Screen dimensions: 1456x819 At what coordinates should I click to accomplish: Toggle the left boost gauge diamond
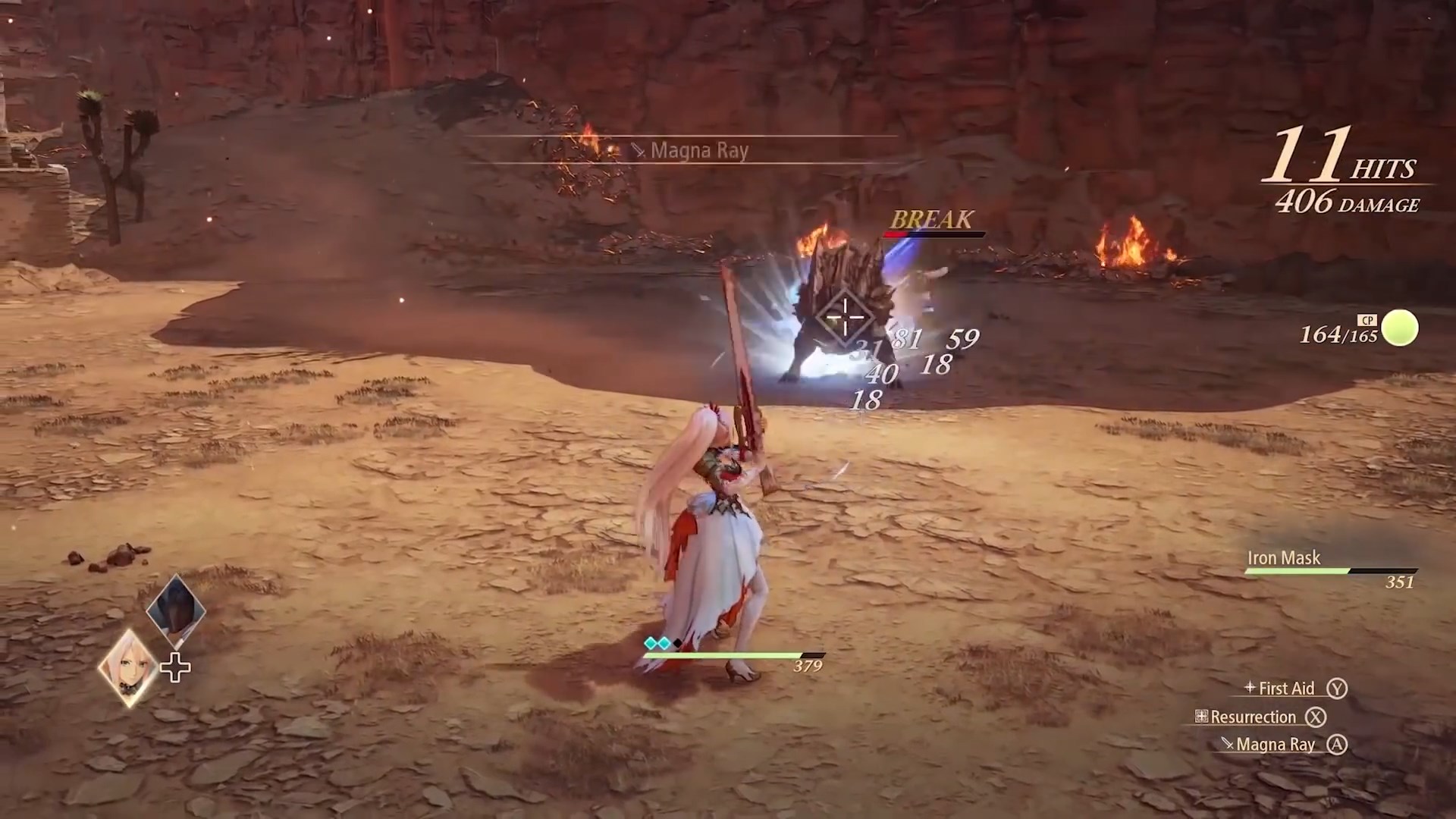click(650, 642)
